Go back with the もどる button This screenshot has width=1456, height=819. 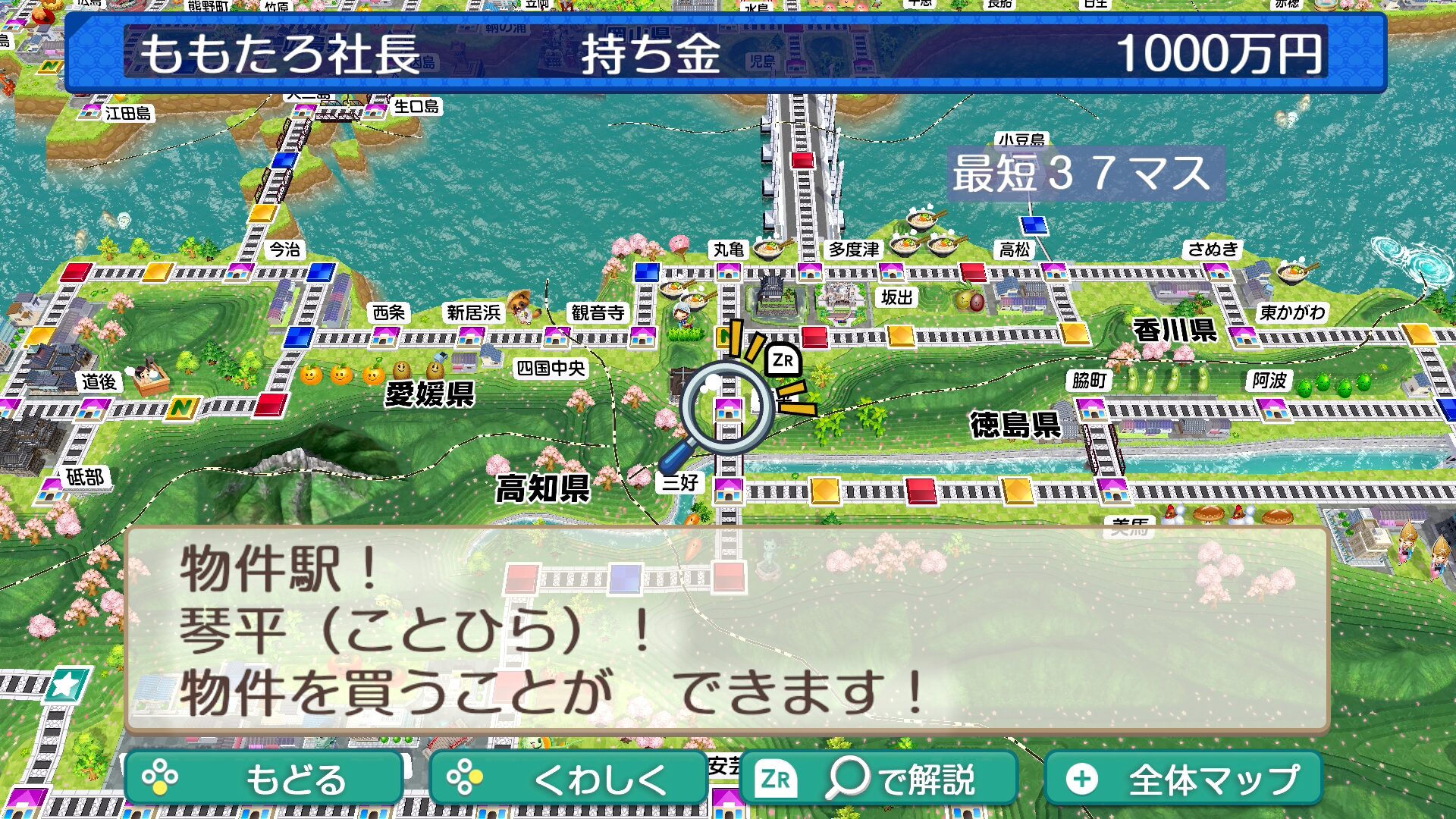coord(263,779)
